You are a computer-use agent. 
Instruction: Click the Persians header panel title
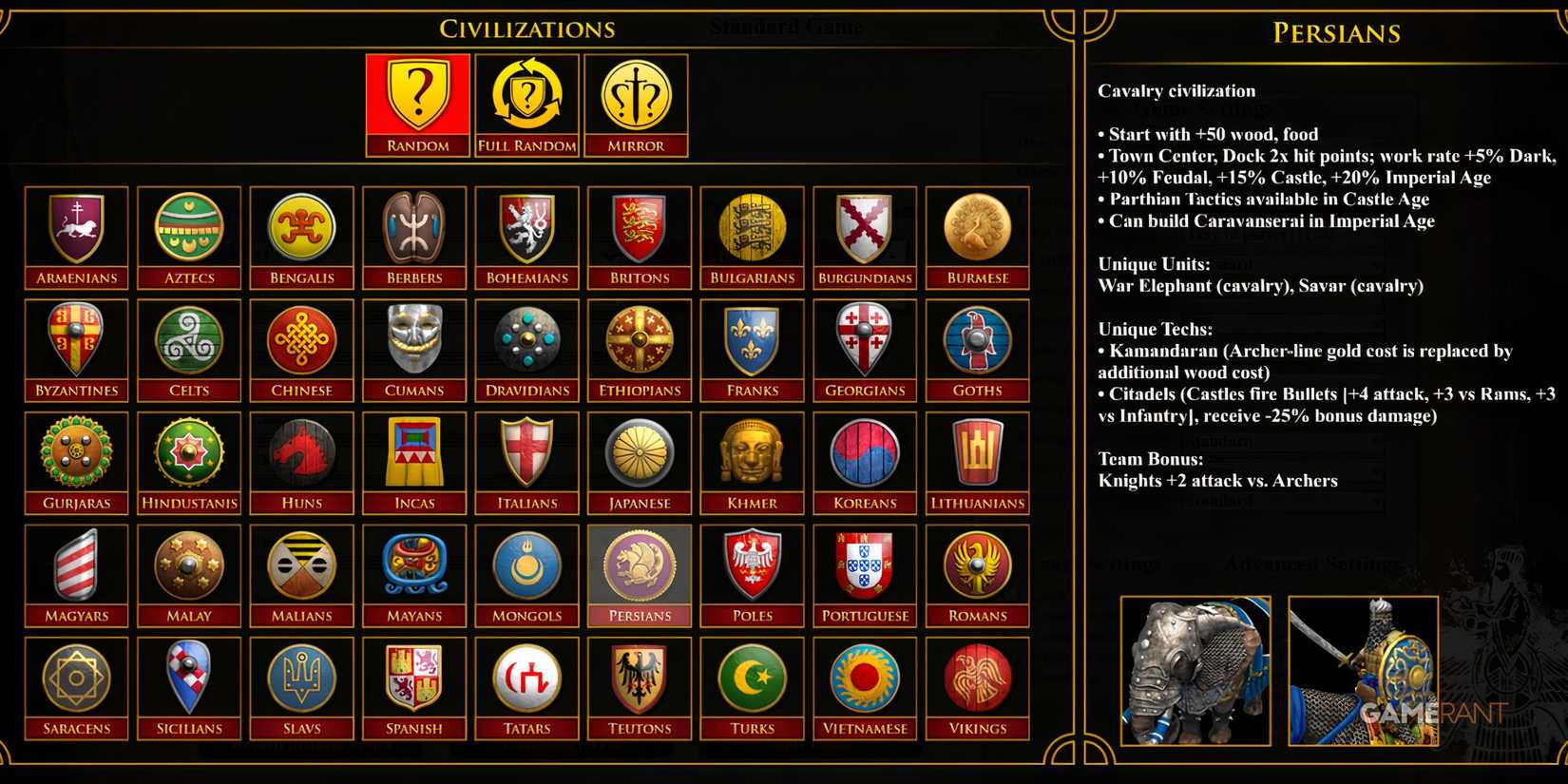tap(1334, 33)
